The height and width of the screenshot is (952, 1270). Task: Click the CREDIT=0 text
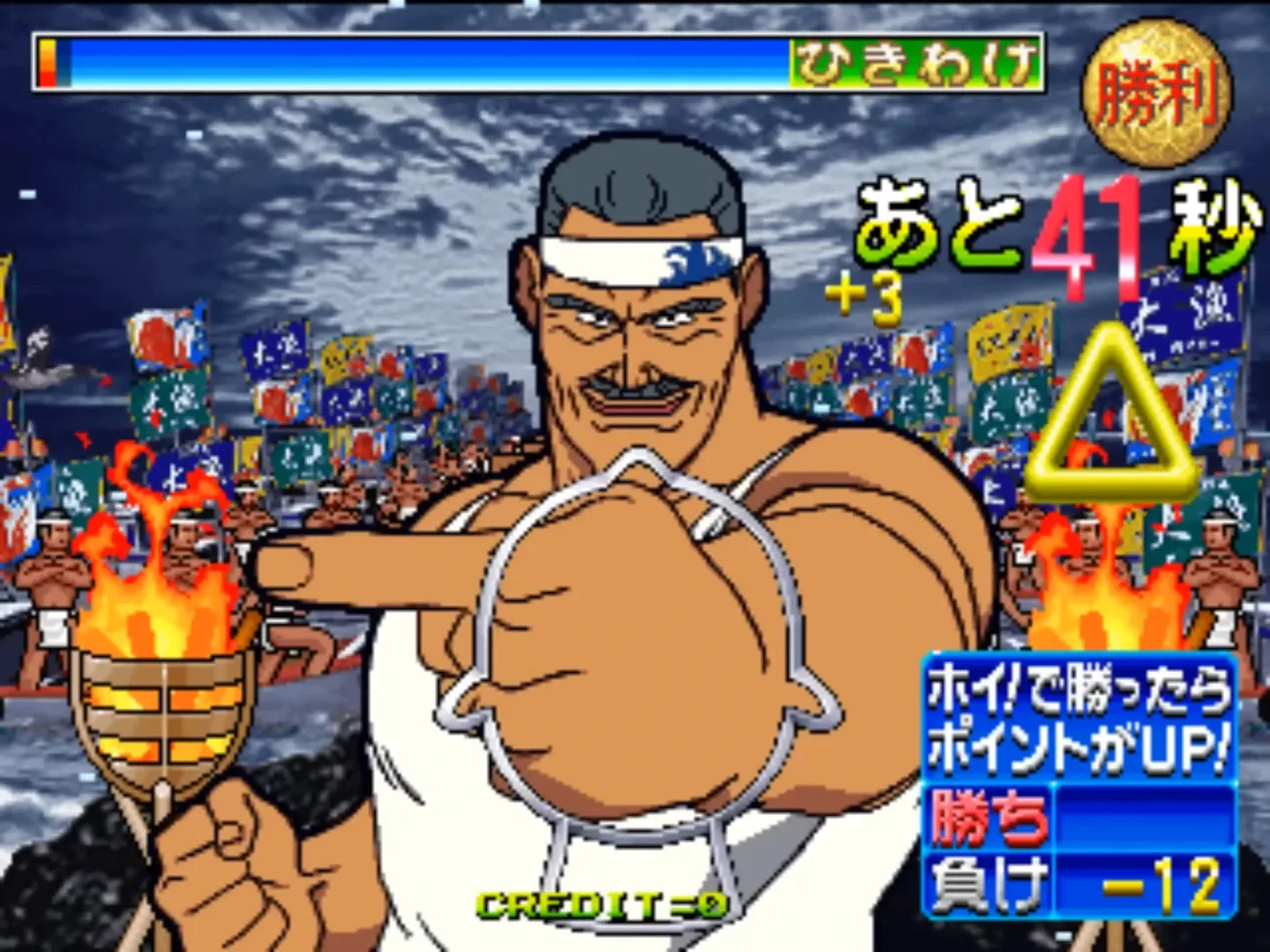pyautogui.click(x=600, y=904)
